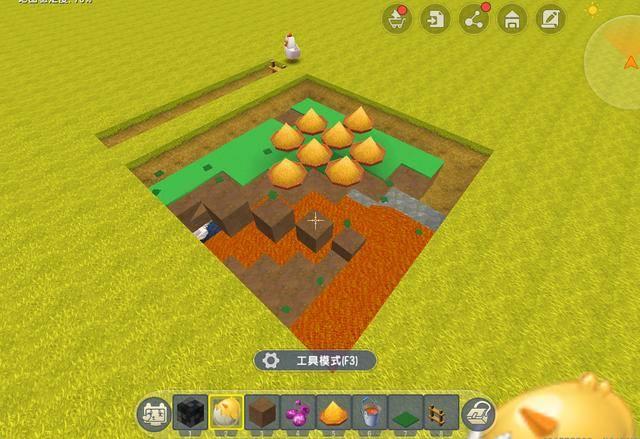Choose the orange pile hotbar slot
Screen dimensions: 640x439
pyautogui.click(x=333, y=411)
